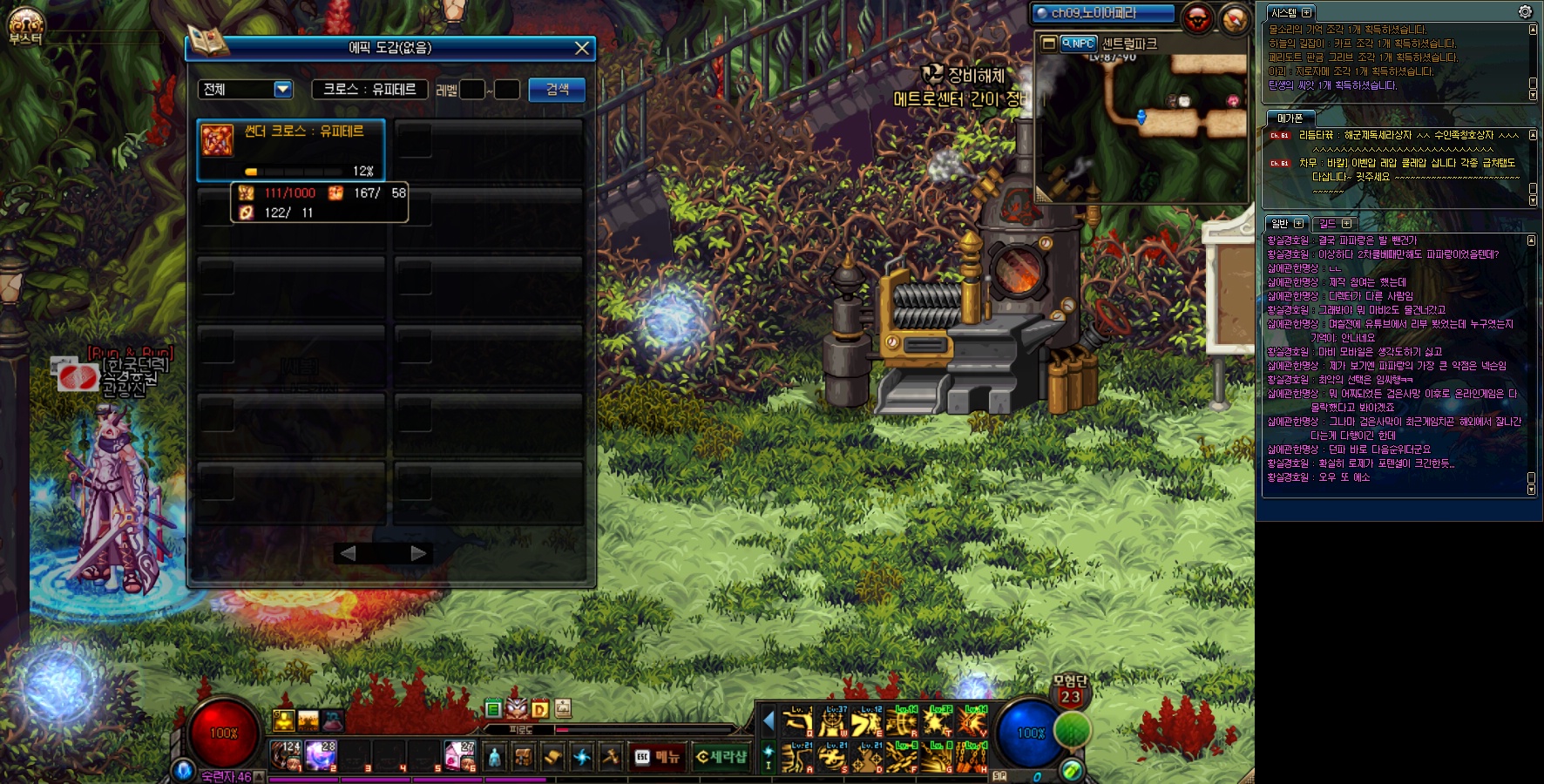The width and height of the screenshot is (1544, 784).
Task: Open the green E calendar icon
Action: 493,709
